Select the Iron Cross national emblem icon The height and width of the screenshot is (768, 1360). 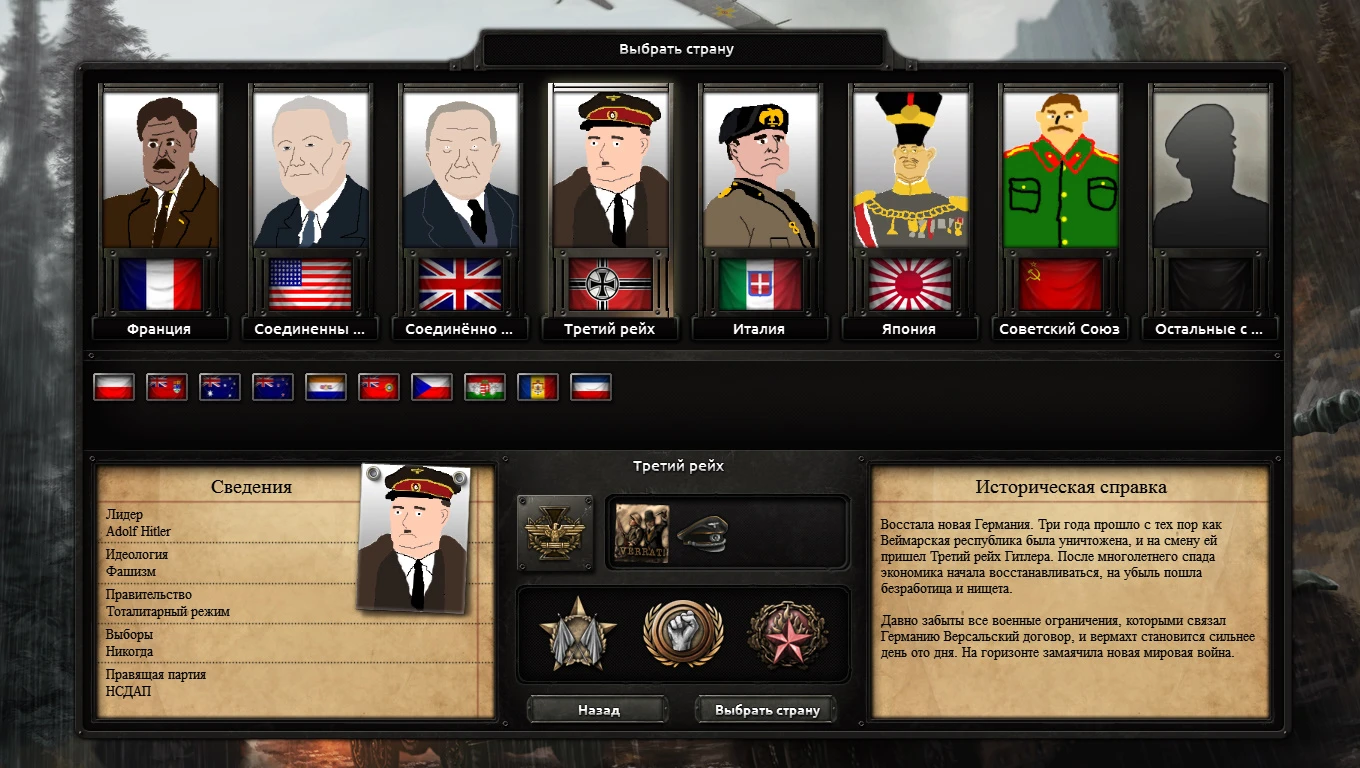555,533
